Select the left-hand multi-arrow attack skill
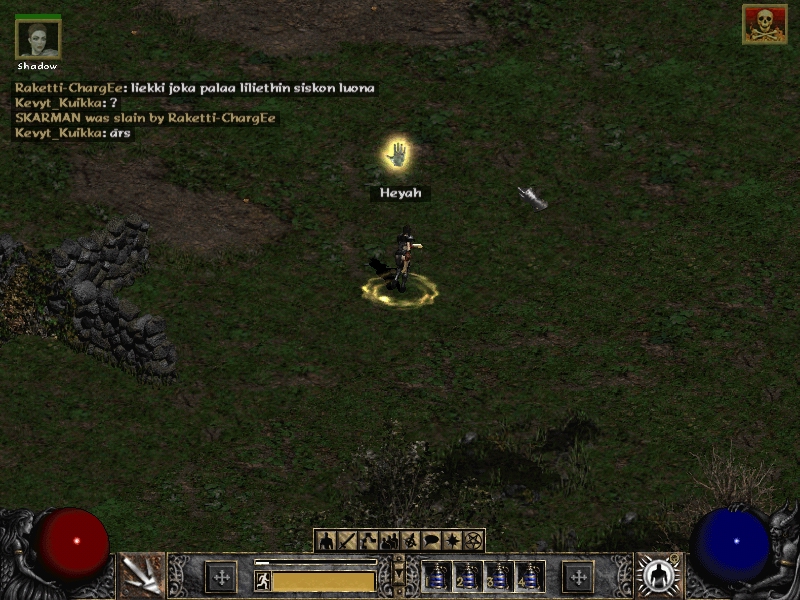Image resolution: width=800 pixels, height=600 pixels. (x=141, y=575)
